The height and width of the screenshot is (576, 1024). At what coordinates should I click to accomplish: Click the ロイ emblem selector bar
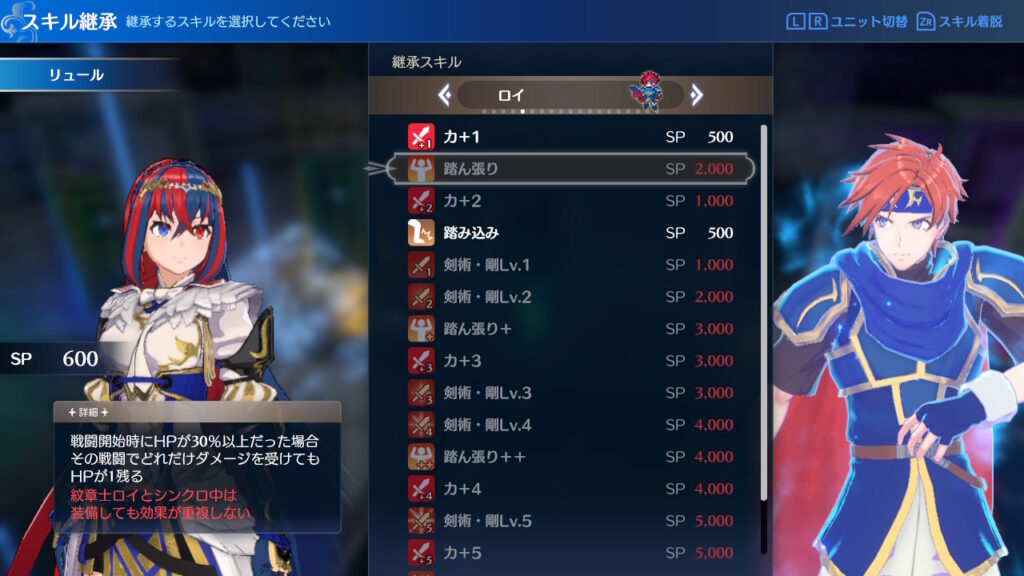tap(570, 95)
